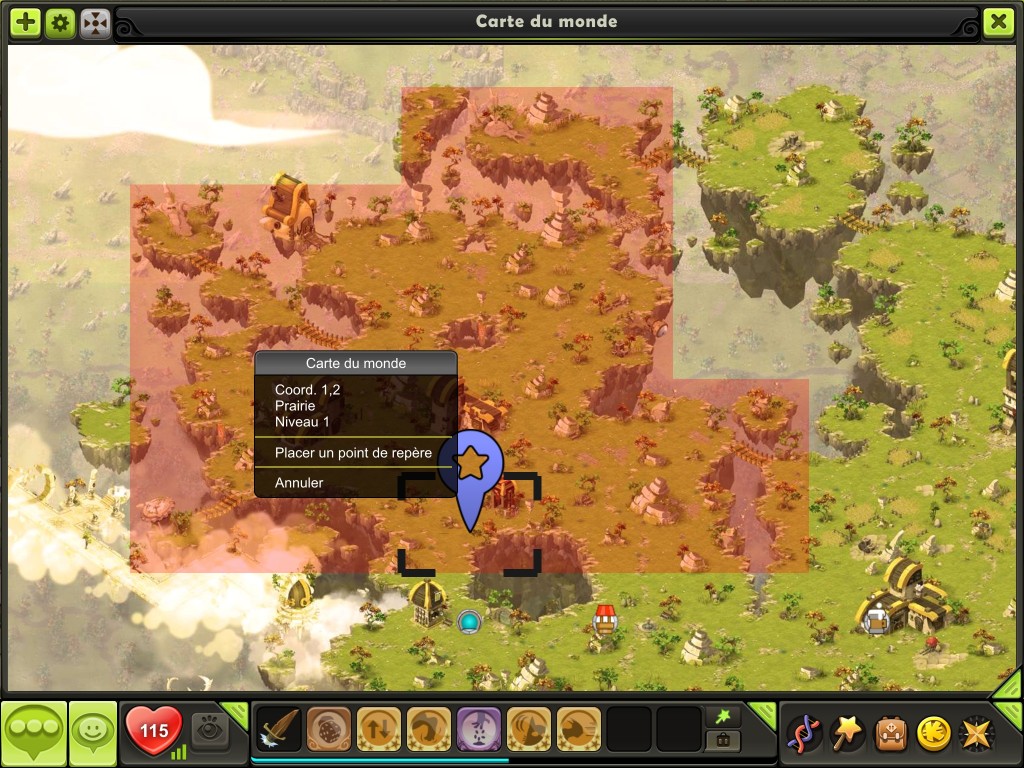The width and height of the screenshot is (1024, 768).
Task: Open the smiley emote button
Action: click(x=93, y=733)
